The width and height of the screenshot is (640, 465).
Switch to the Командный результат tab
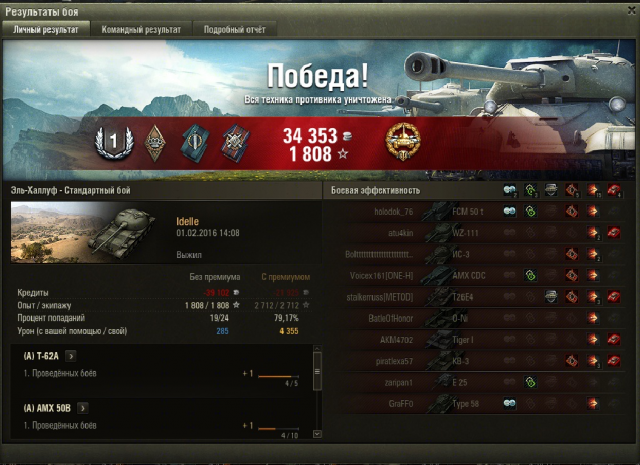(141, 30)
